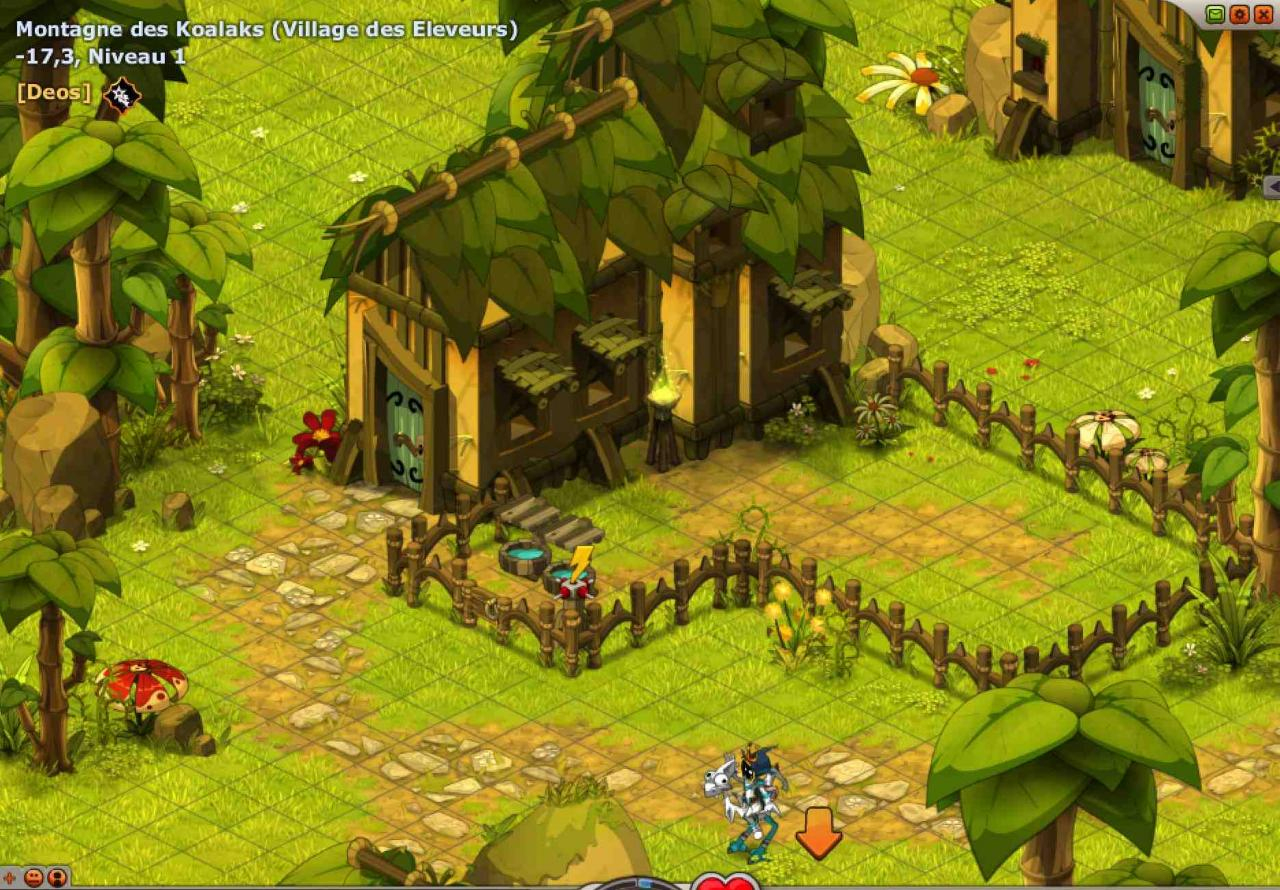The width and height of the screenshot is (1280, 890).
Task: Click the character attitude icon beside the smiley
Action: [56, 878]
